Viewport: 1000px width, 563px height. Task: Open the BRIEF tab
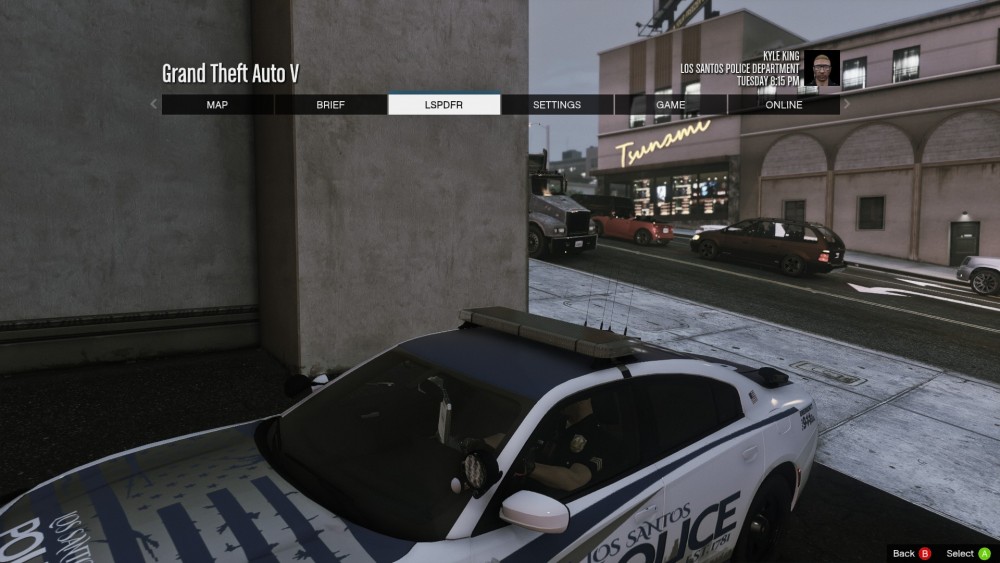tap(330, 105)
